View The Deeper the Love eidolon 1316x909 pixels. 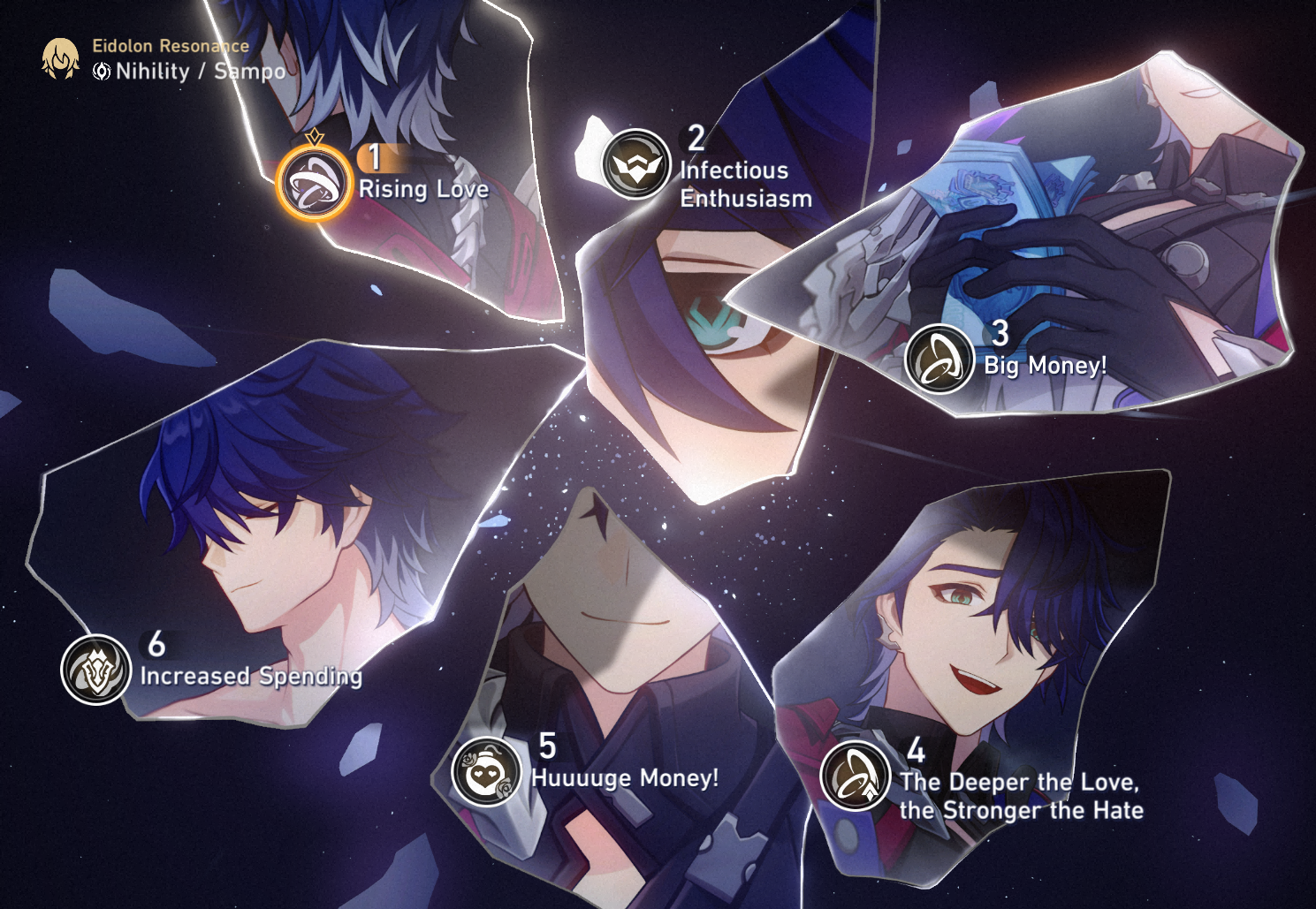[855, 776]
